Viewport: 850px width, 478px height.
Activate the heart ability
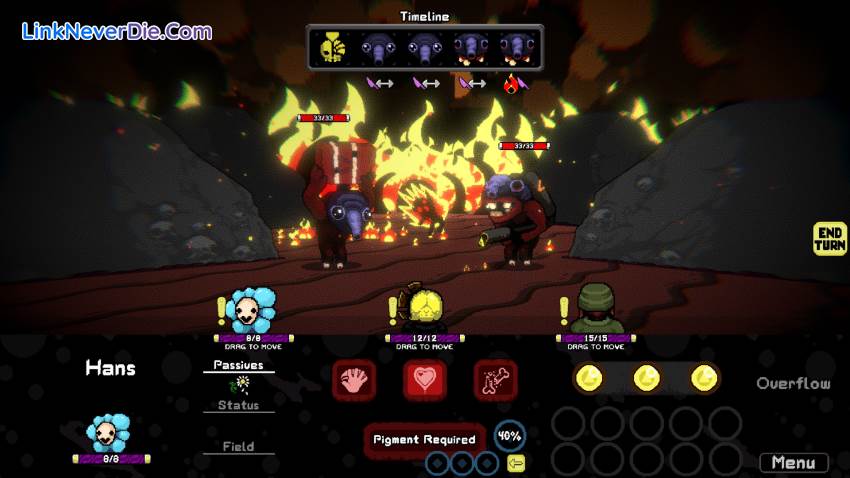[425, 380]
